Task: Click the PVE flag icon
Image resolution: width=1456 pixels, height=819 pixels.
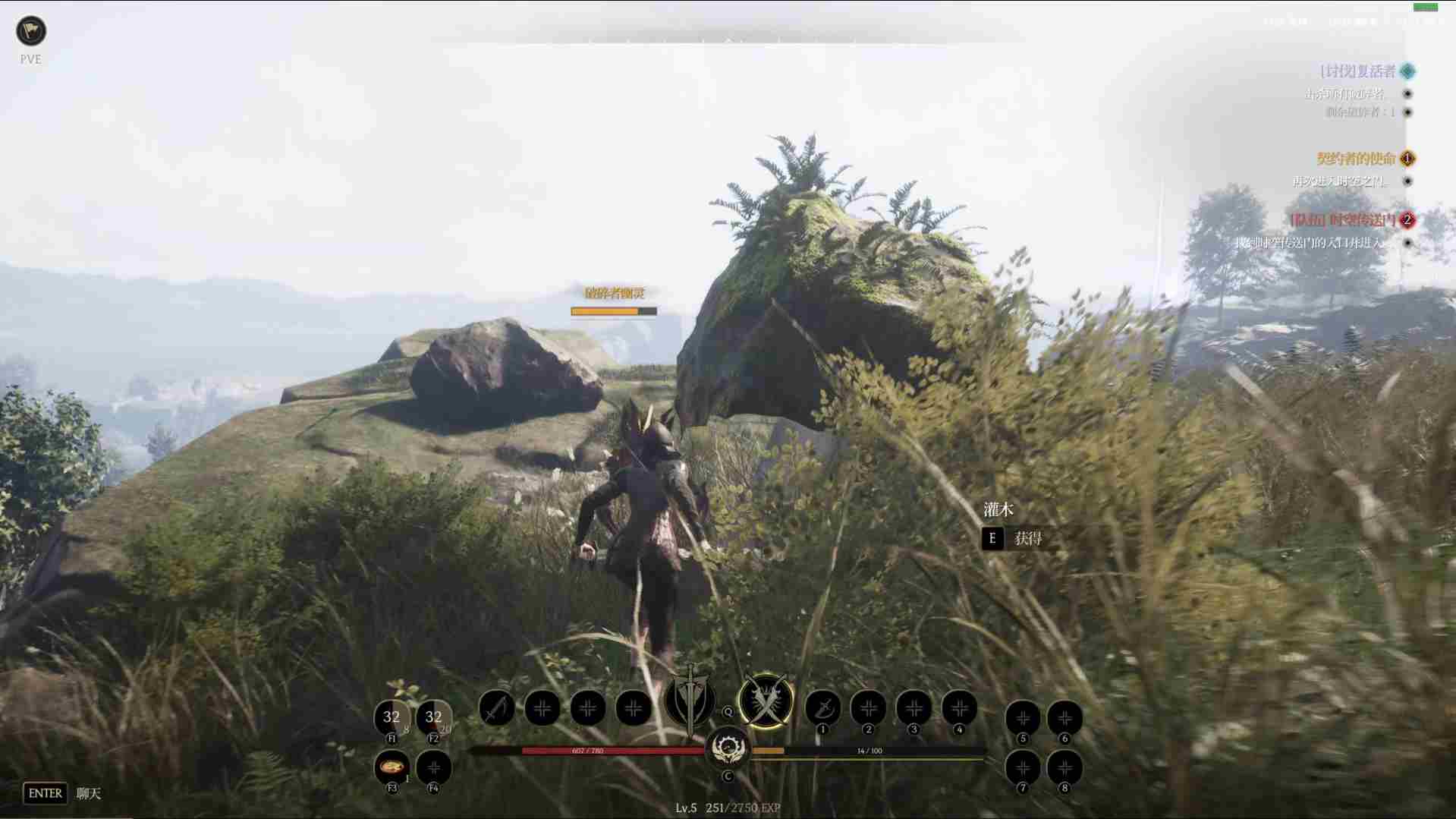Action: point(31,31)
